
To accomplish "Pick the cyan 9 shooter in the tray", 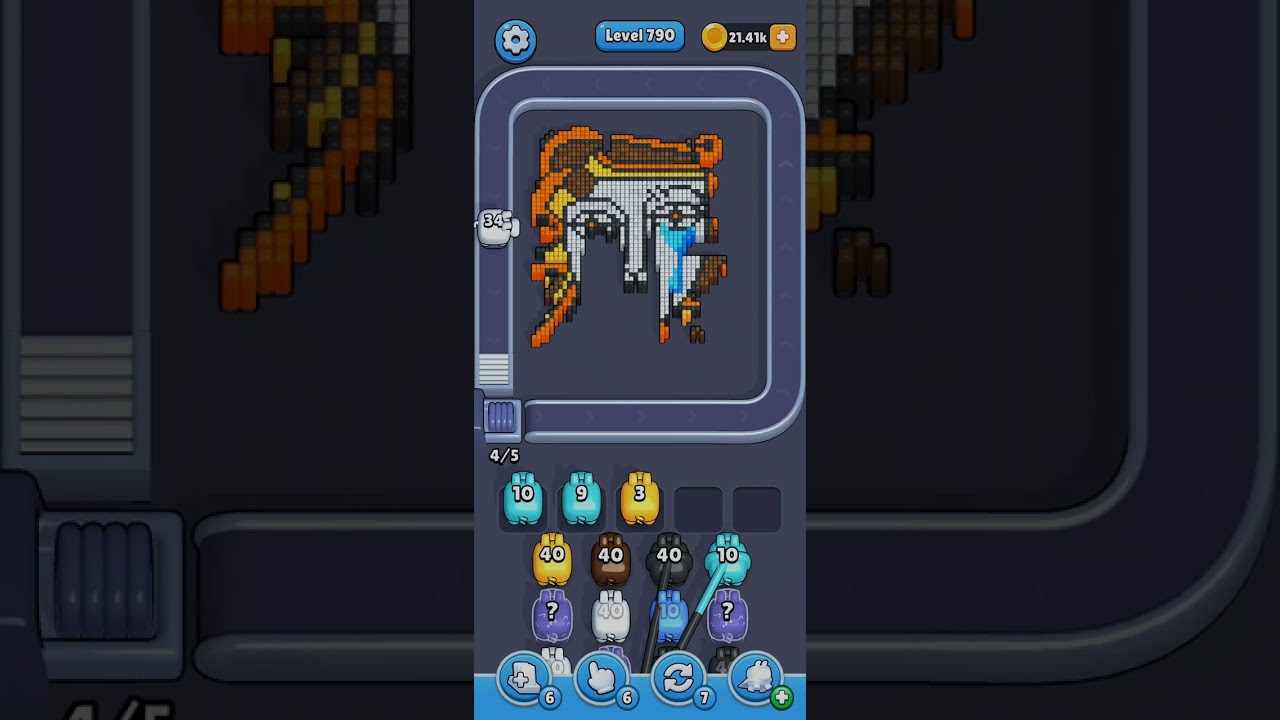I will coord(581,499).
